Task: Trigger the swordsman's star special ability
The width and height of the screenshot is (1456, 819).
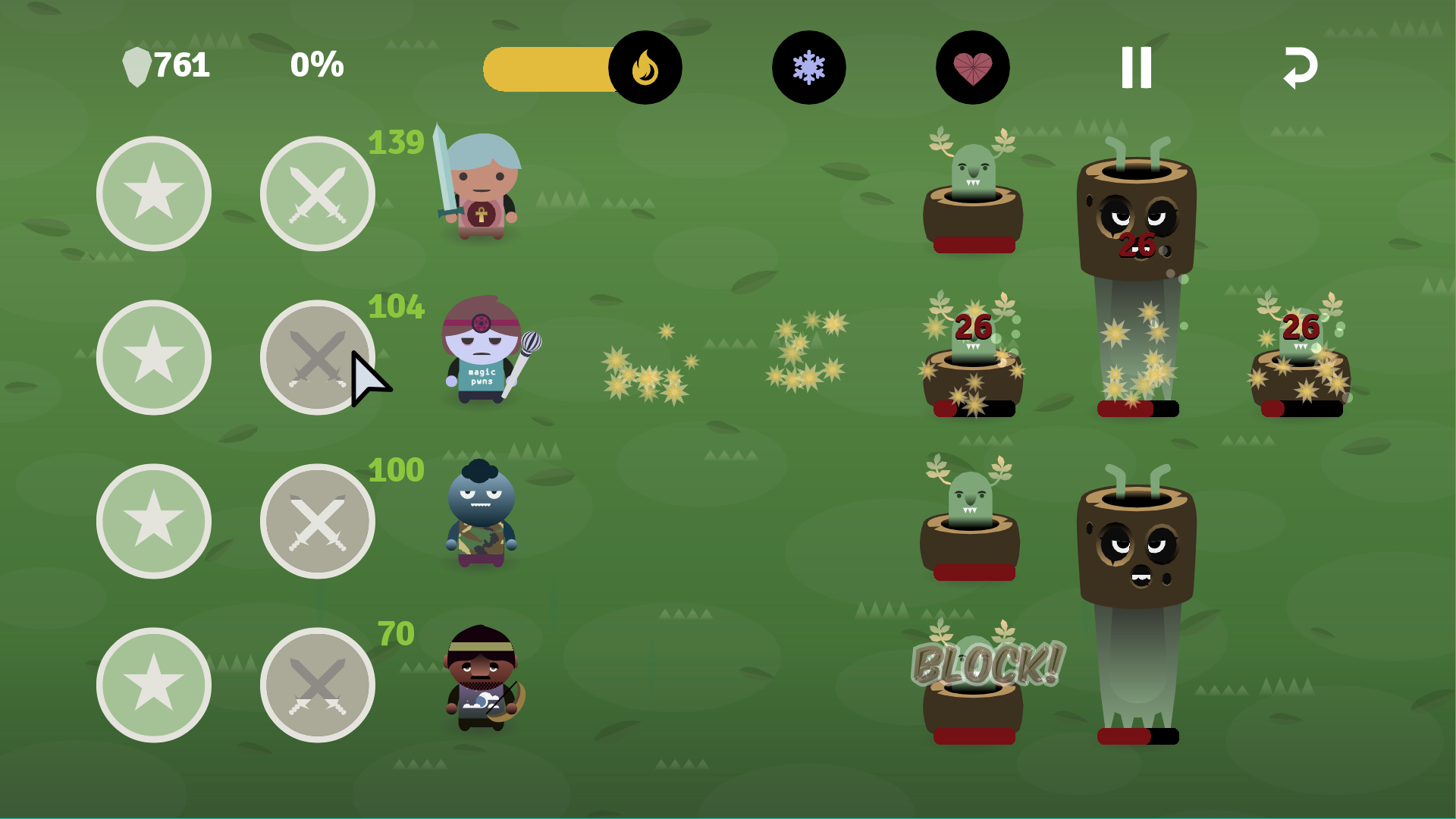Action: pyautogui.click(x=154, y=193)
